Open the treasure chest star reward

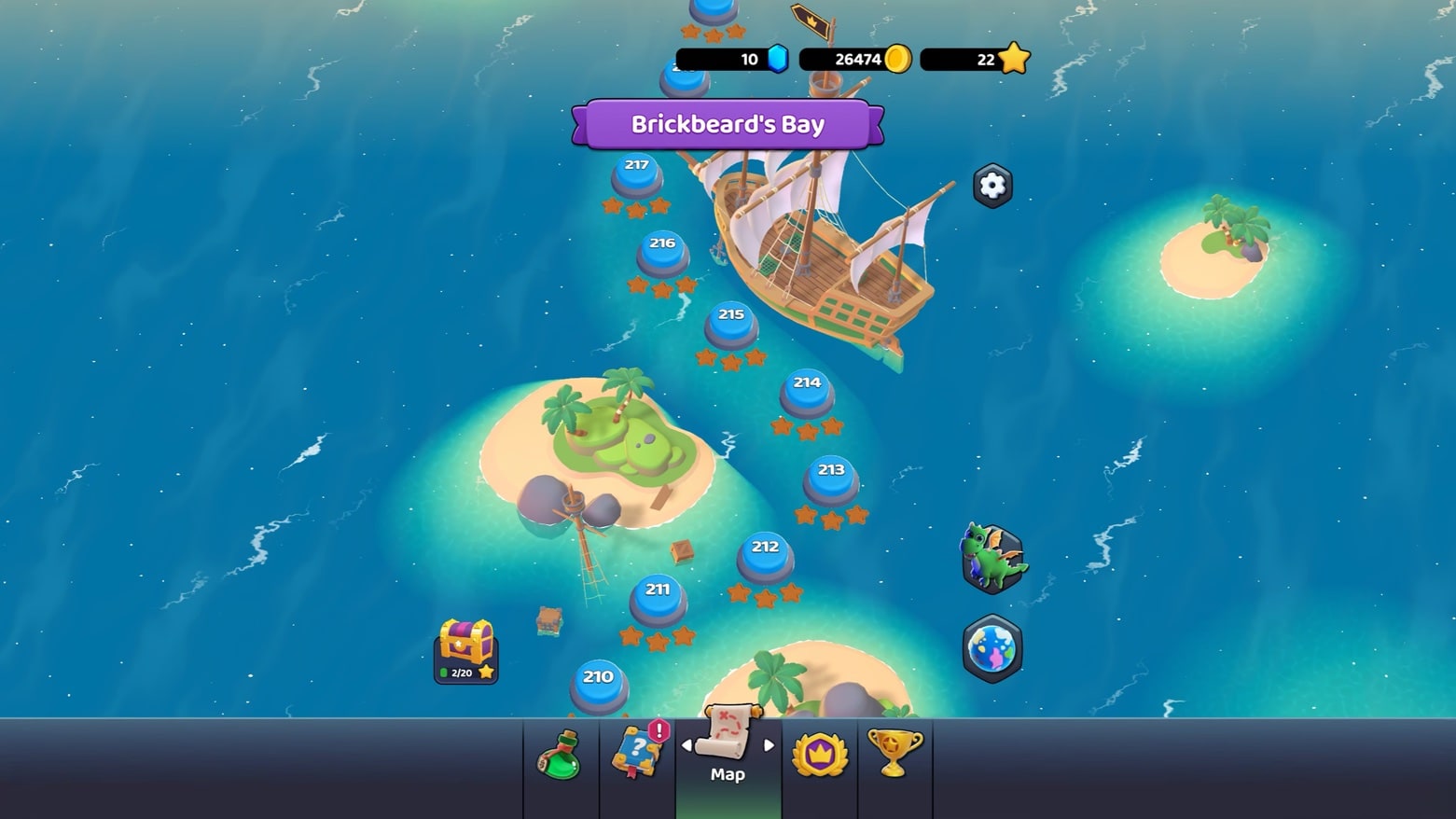[465, 650]
